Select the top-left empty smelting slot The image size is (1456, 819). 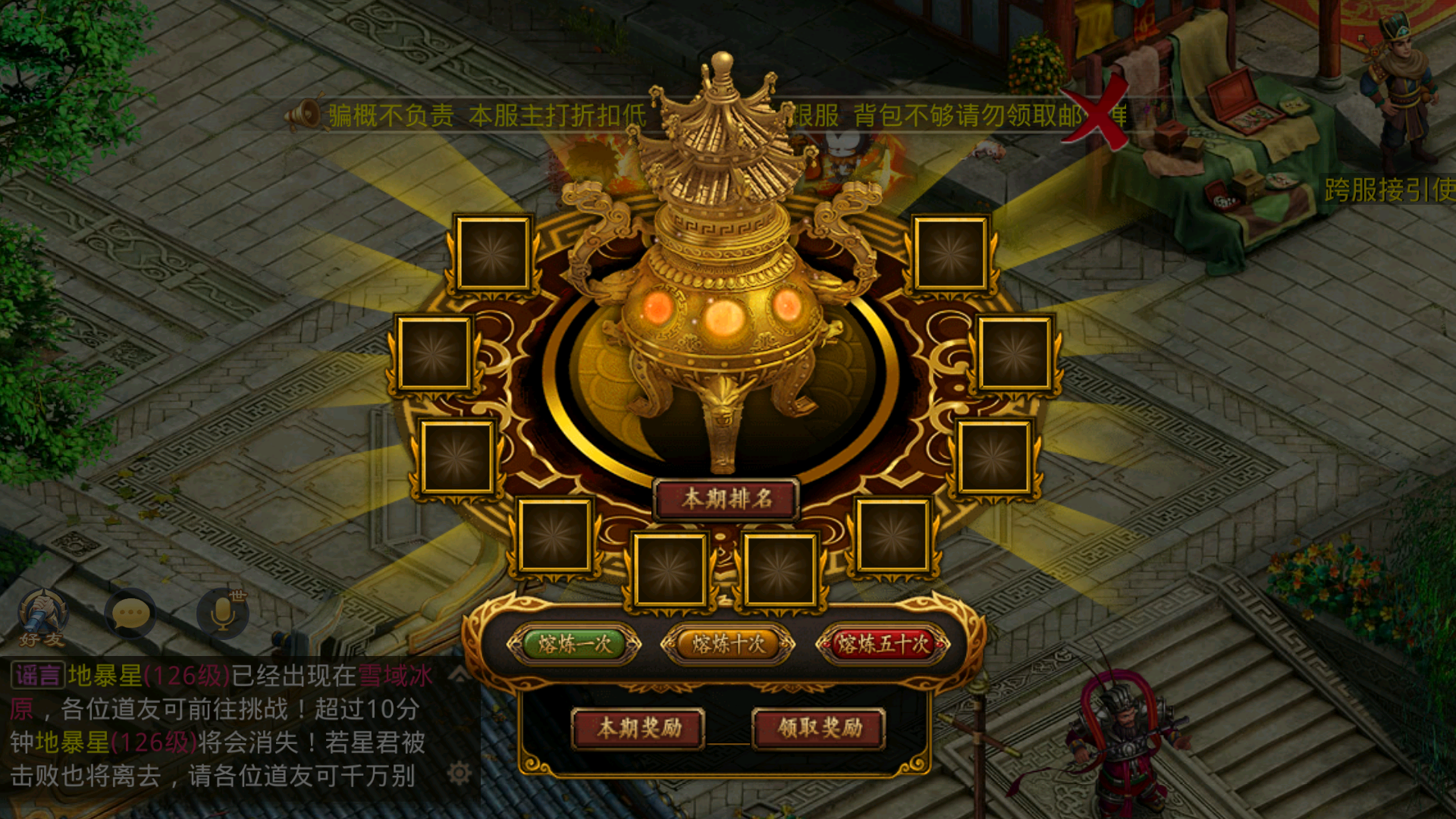point(494,254)
